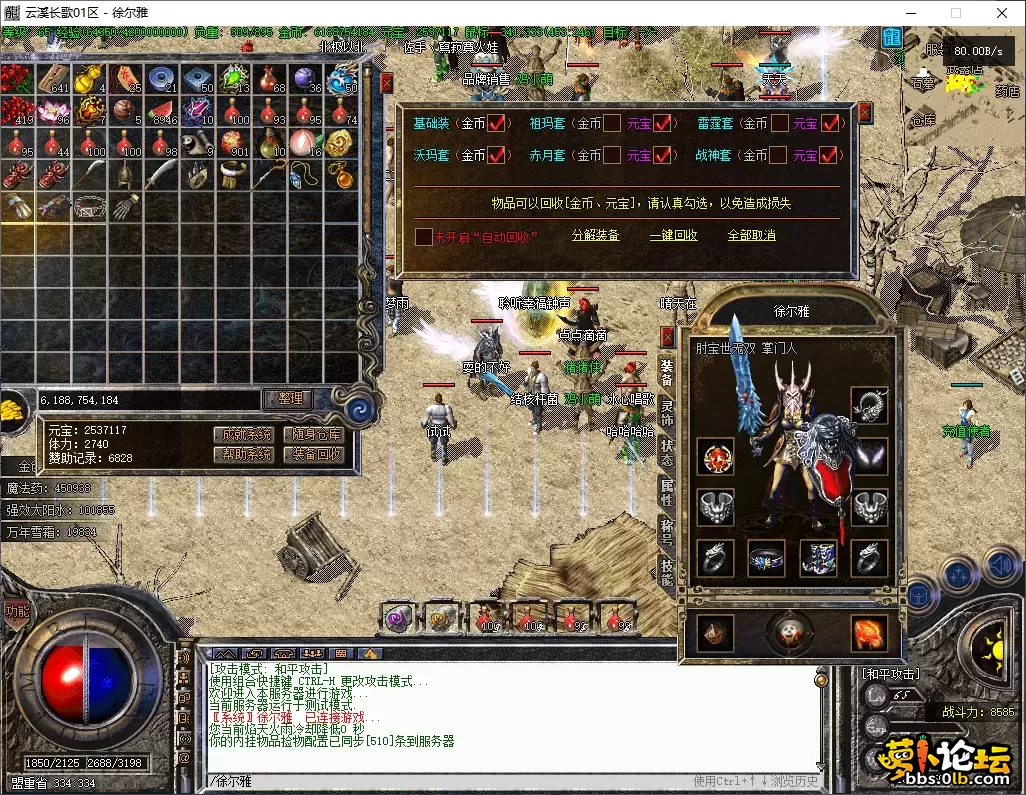Click the 一键回收 one-click recycle link

(673, 236)
